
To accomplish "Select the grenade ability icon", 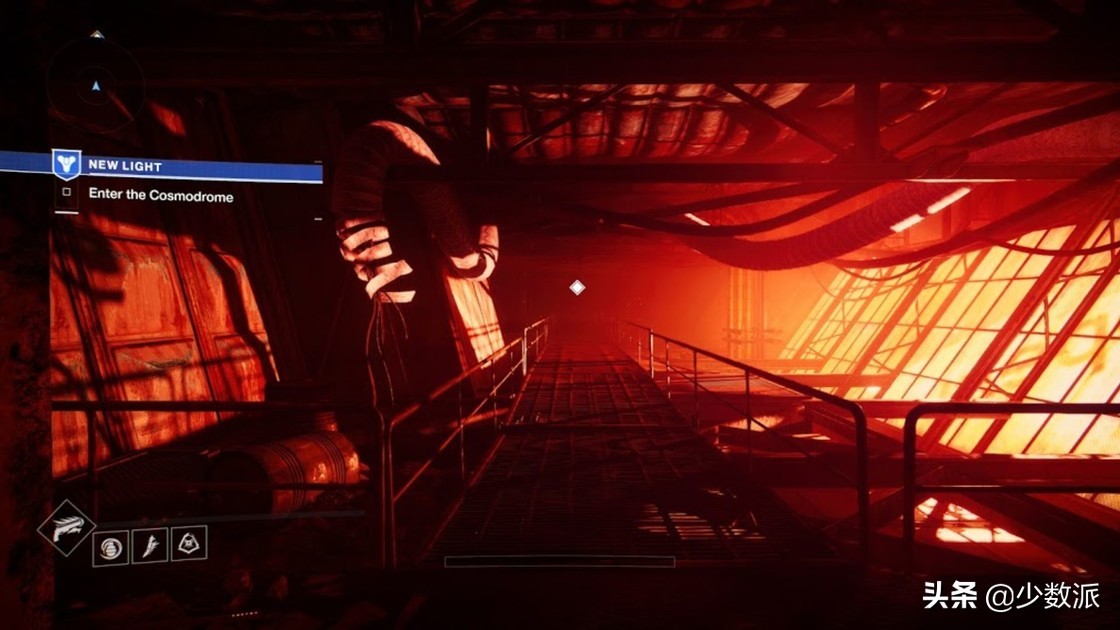I will [111, 547].
